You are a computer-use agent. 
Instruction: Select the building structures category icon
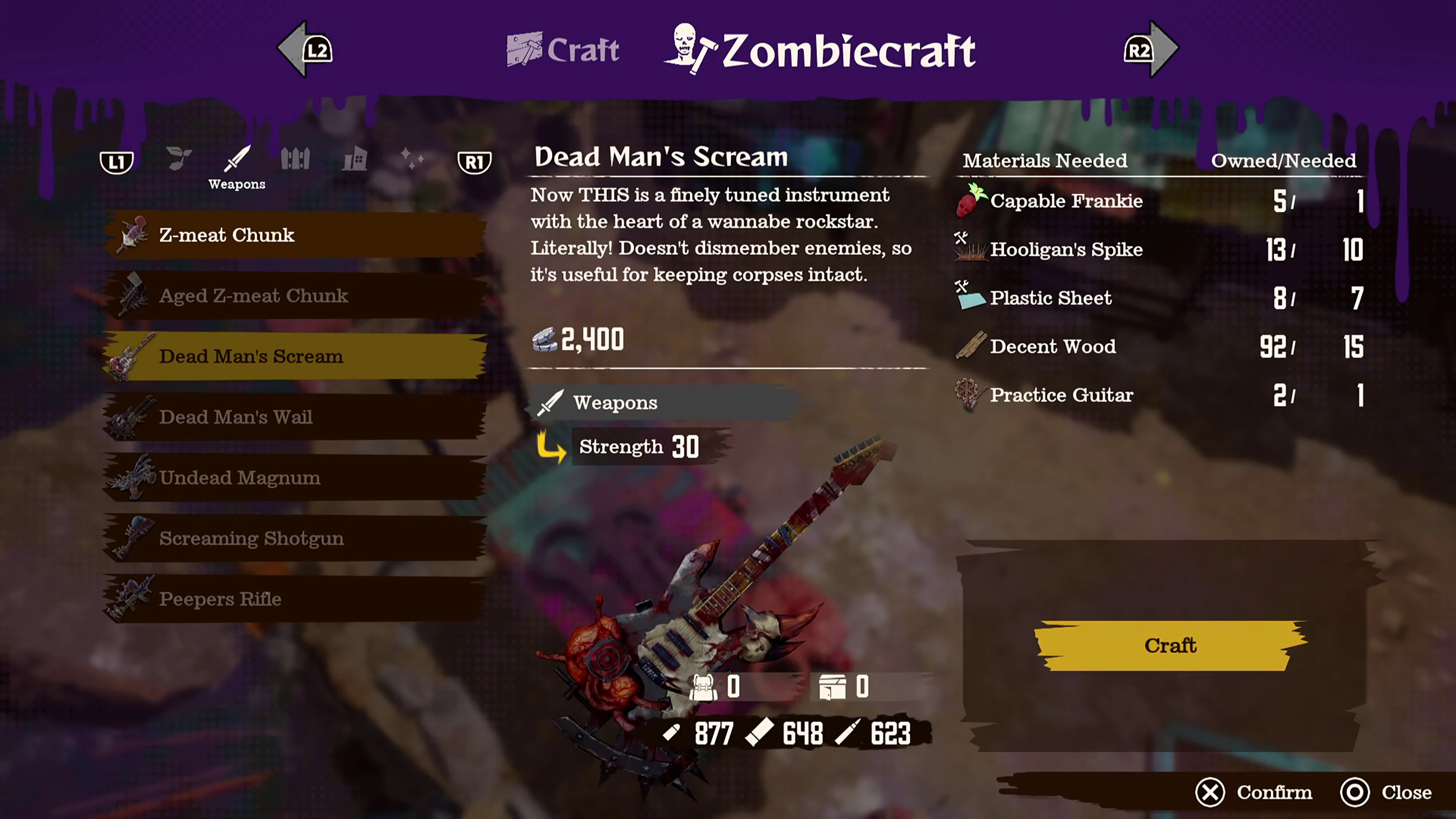[355, 160]
